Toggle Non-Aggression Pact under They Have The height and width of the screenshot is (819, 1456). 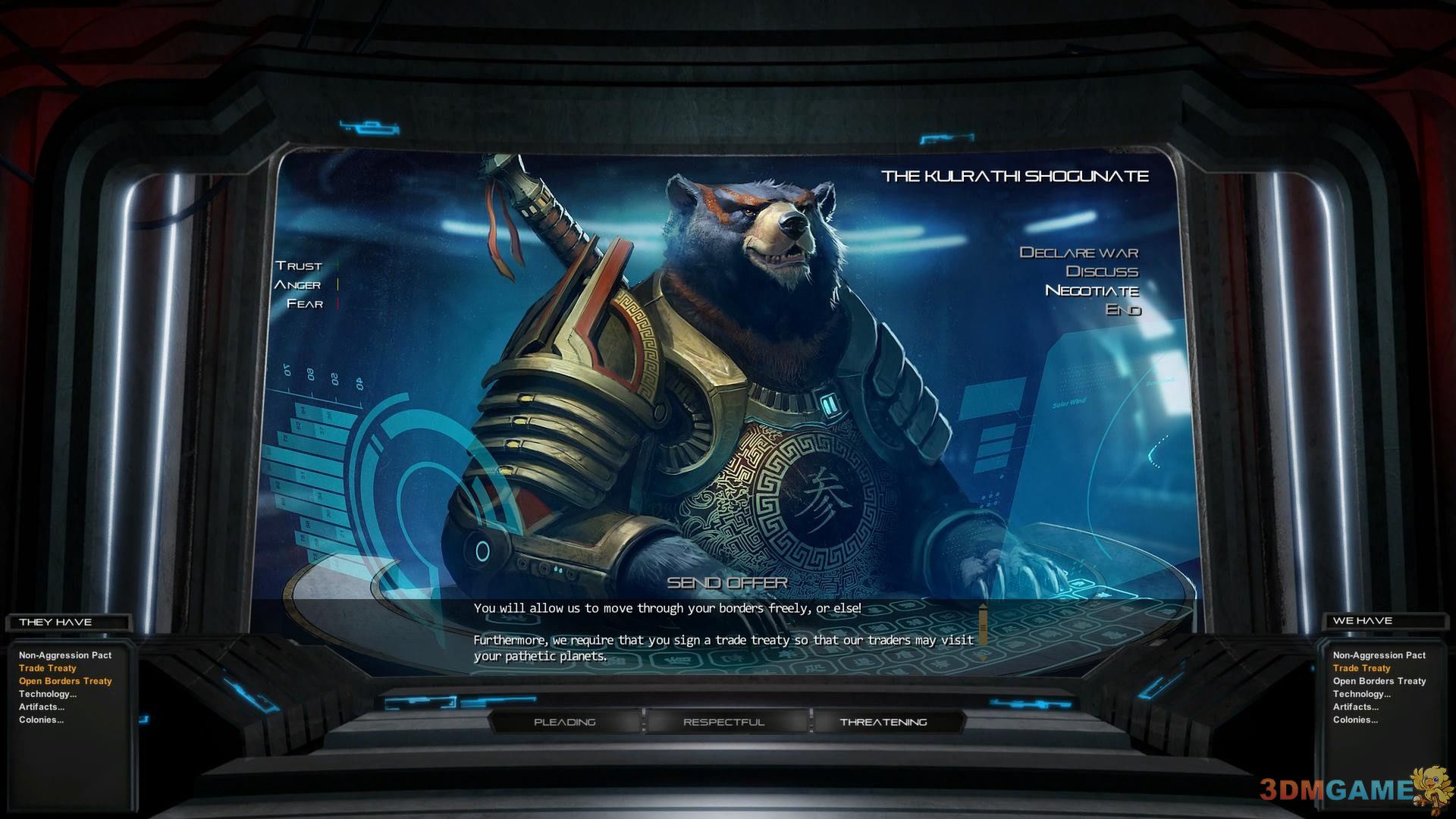(x=65, y=655)
